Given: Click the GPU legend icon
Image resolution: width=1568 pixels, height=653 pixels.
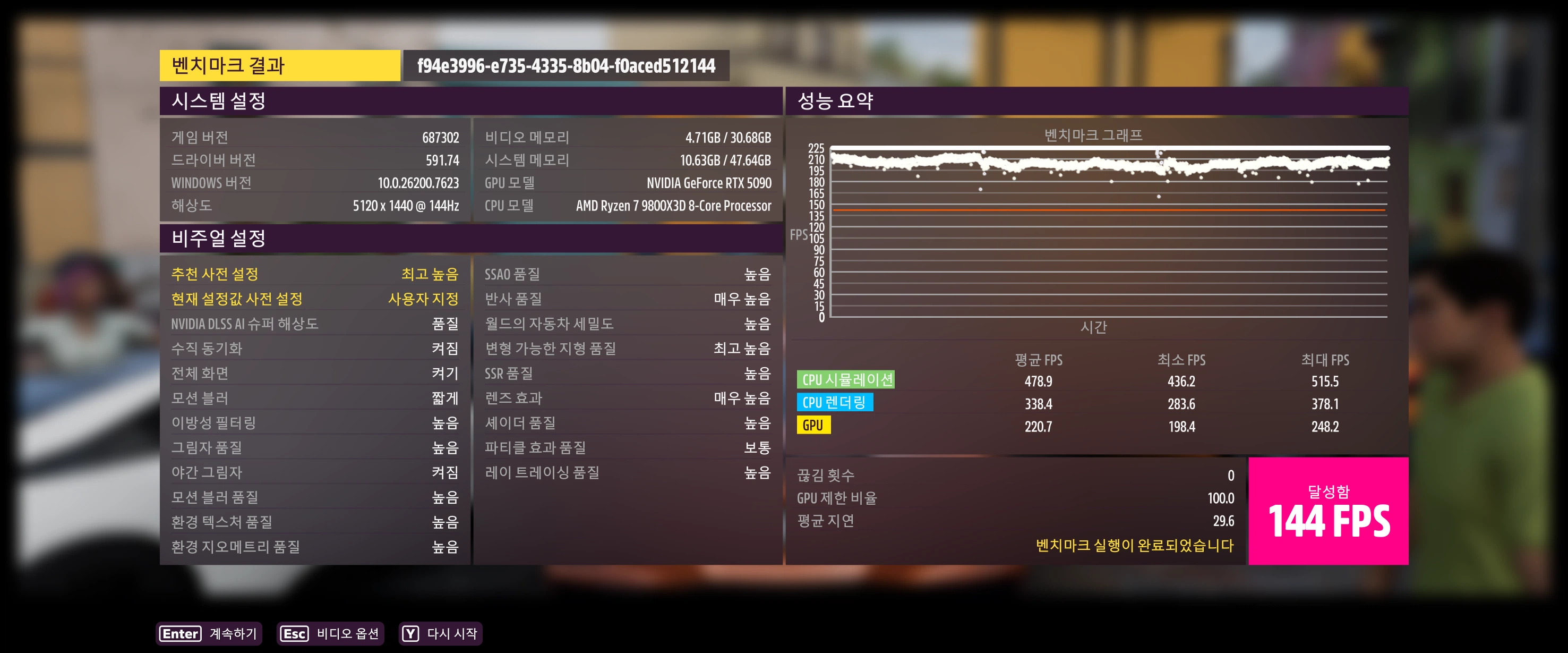Looking at the screenshot, I should [814, 425].
